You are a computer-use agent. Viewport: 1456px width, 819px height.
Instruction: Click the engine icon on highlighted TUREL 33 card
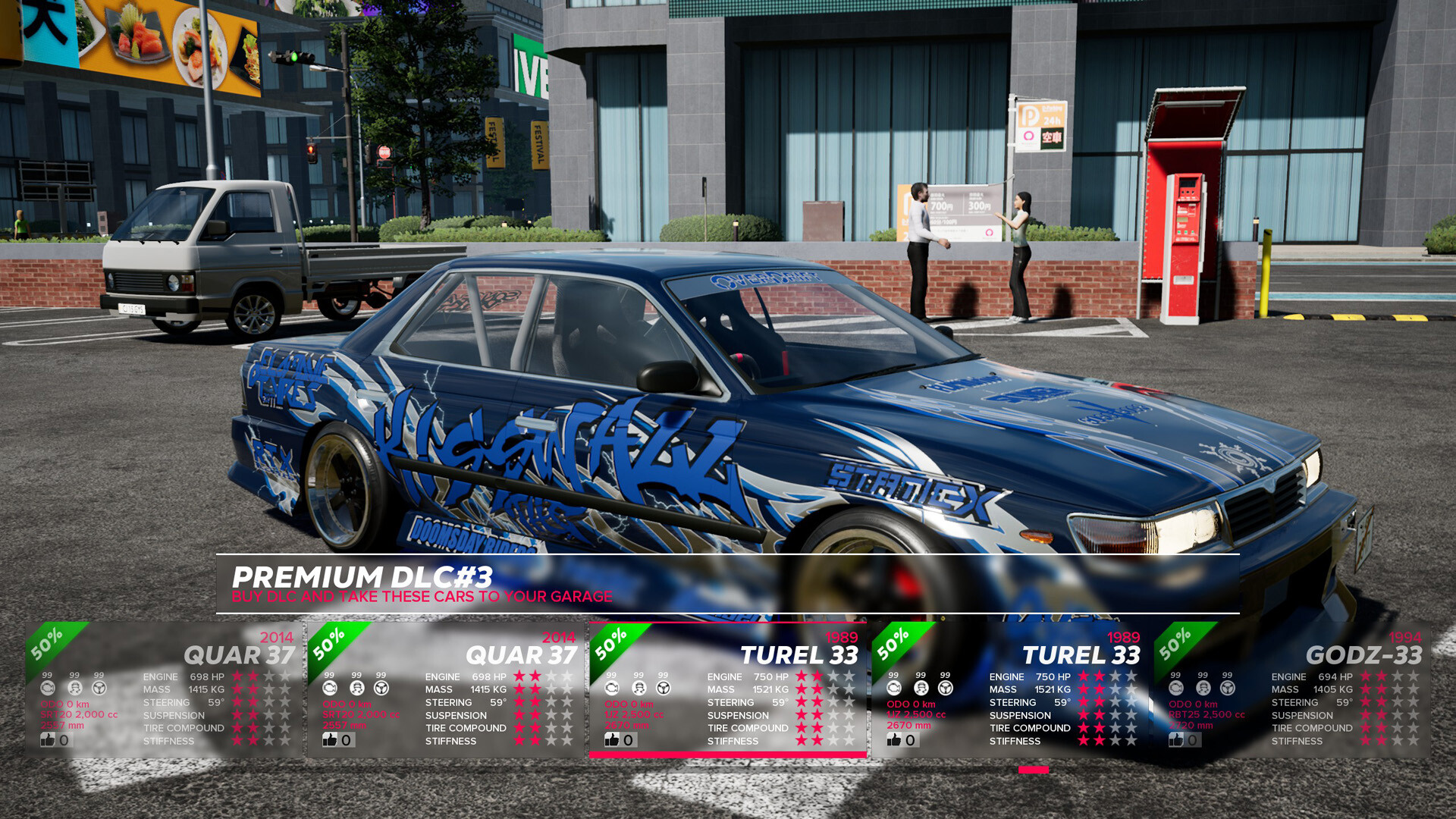click(611, 687)
